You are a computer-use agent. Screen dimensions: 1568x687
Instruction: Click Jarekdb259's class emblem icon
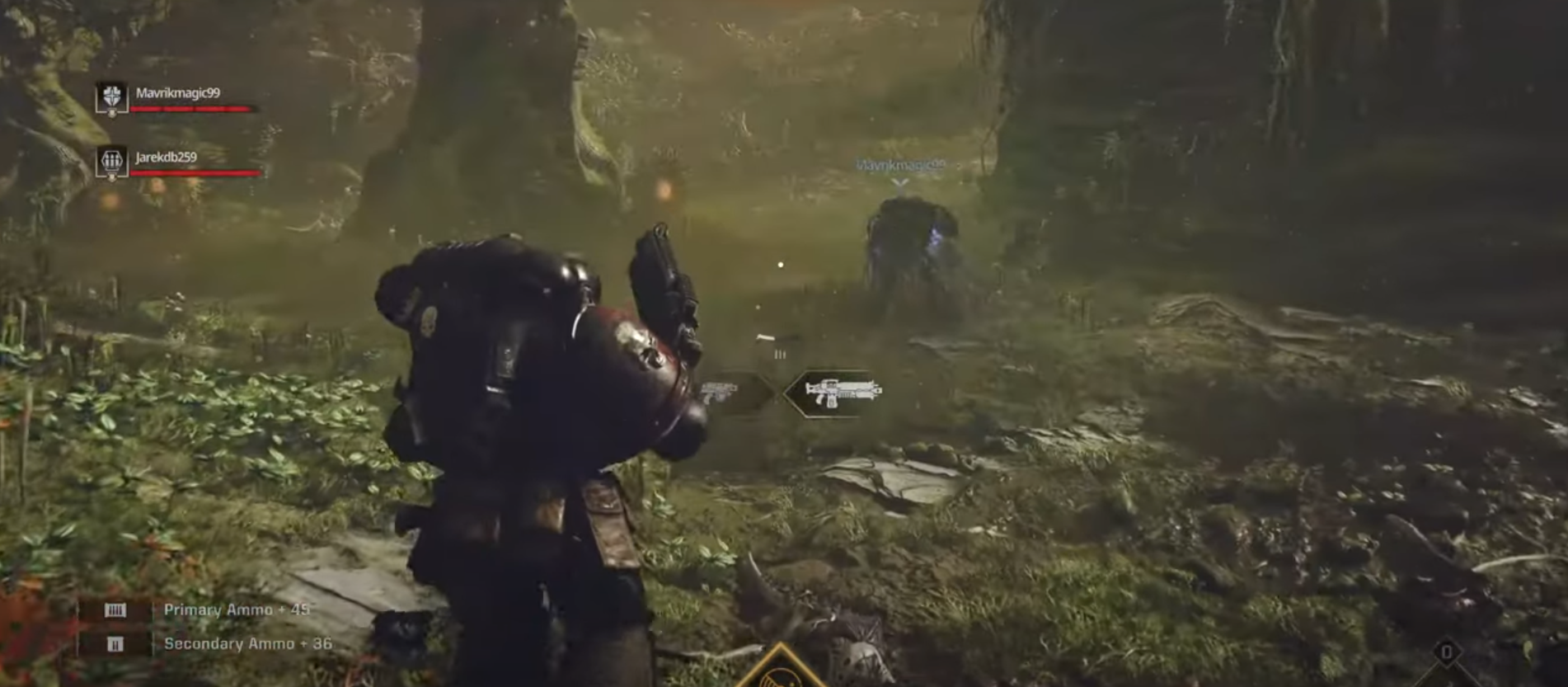pyautogui.click(x=112, y=162)
